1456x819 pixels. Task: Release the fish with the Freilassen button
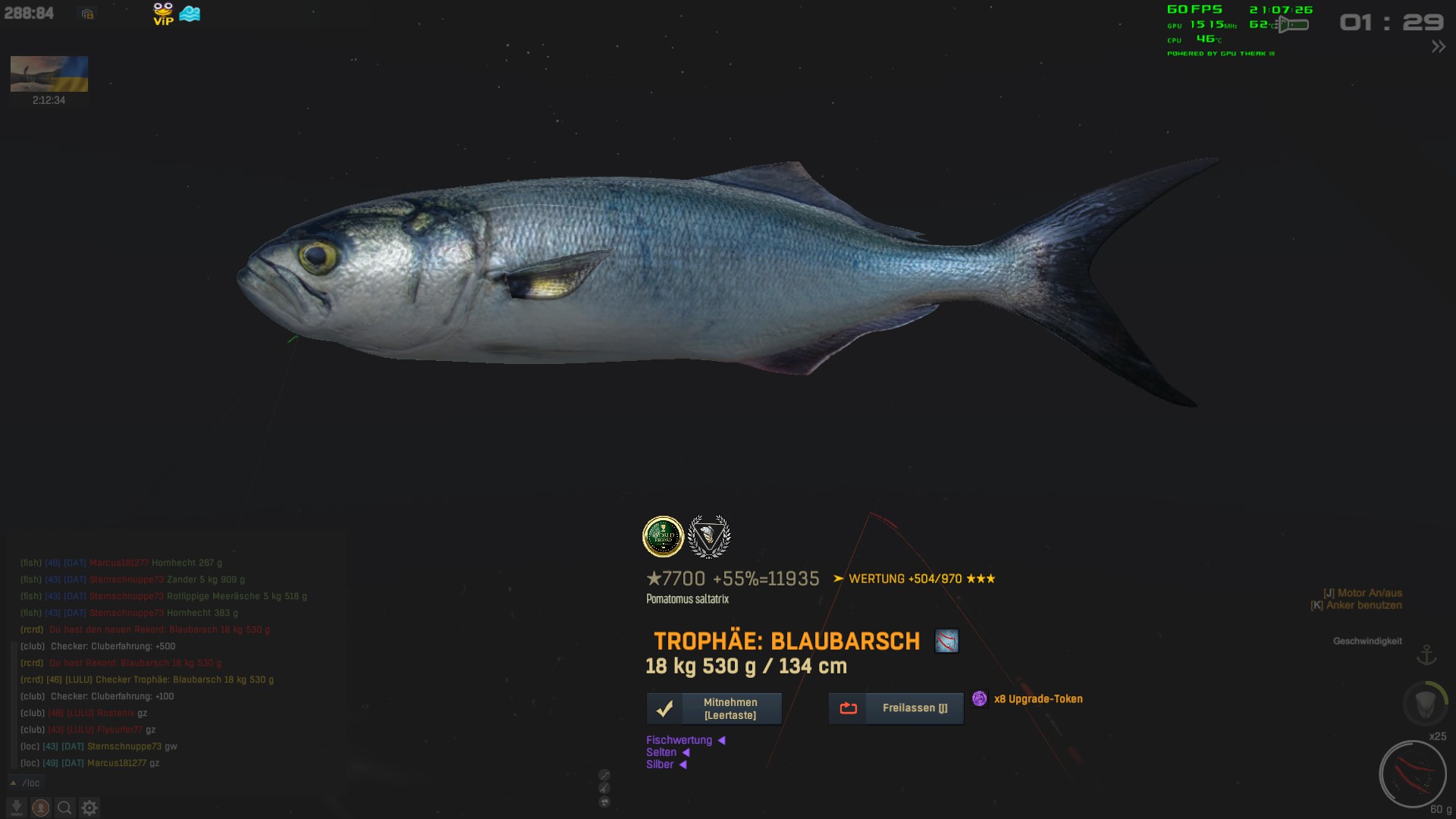[x=896, y=708]
